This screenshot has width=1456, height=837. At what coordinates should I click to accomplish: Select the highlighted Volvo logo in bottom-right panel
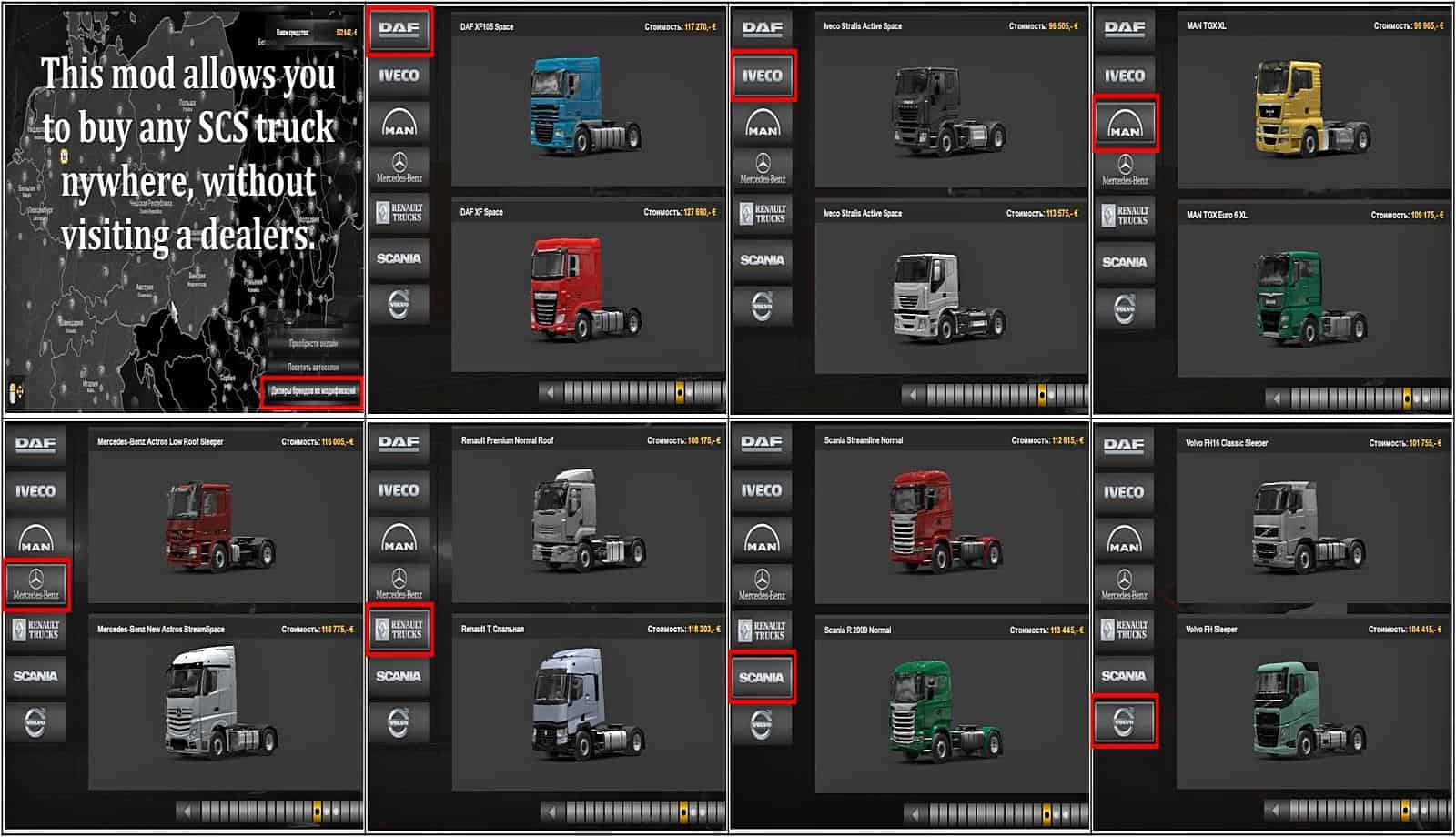(1127, 720)
